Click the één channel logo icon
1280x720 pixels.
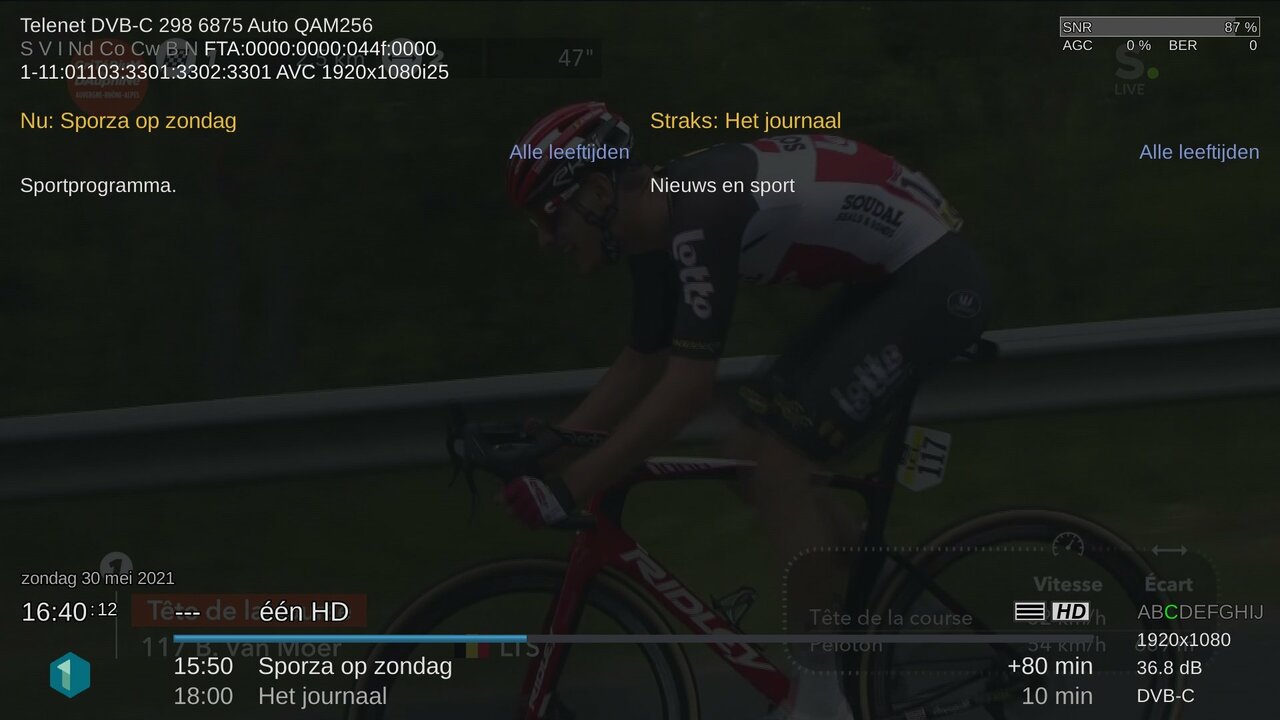click(70, 675)
